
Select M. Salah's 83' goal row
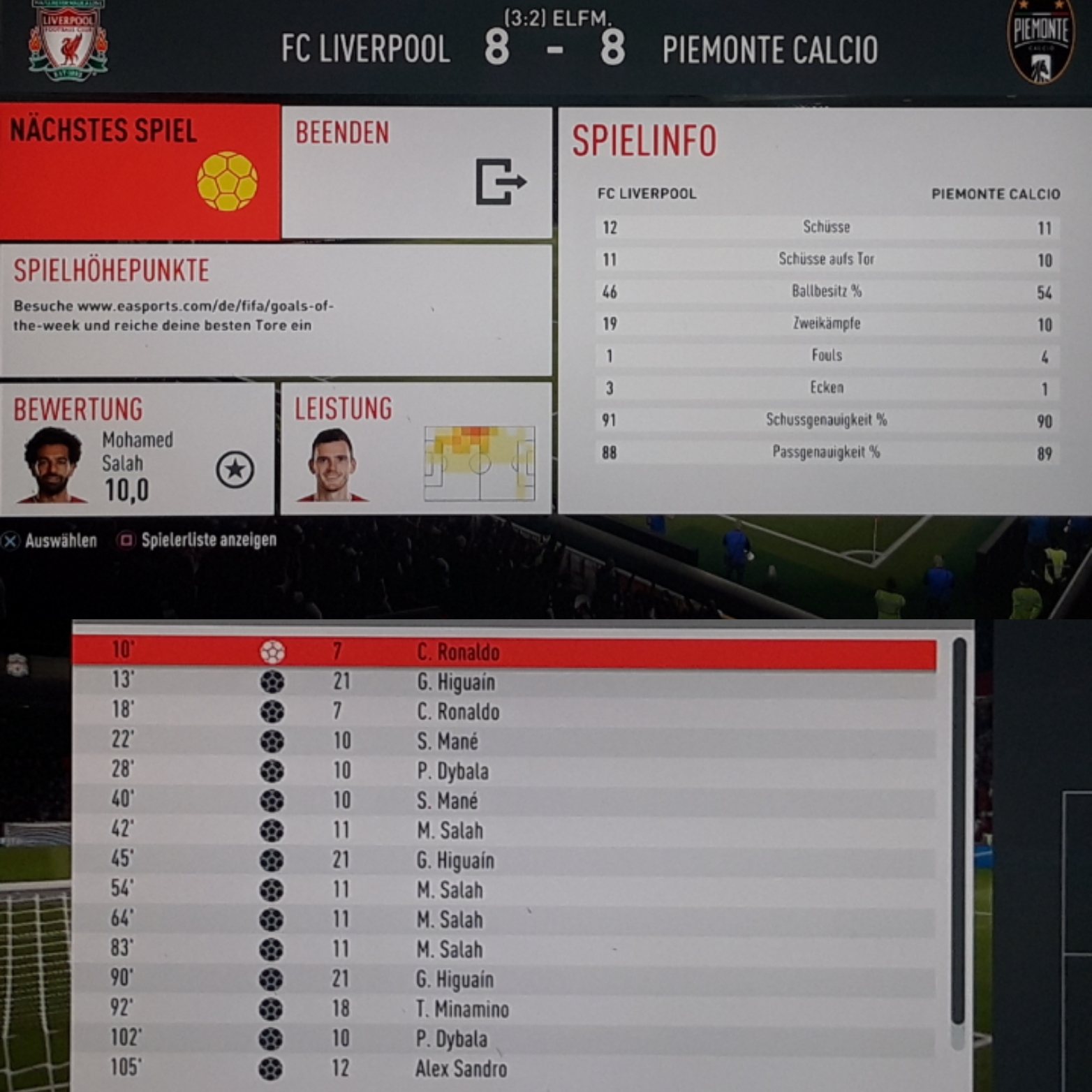(x=504, y=950)
